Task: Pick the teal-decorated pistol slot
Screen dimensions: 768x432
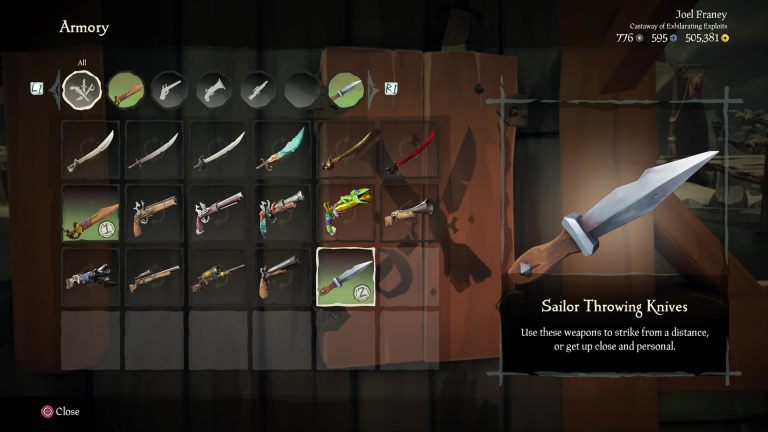Action: coord(282,213)
